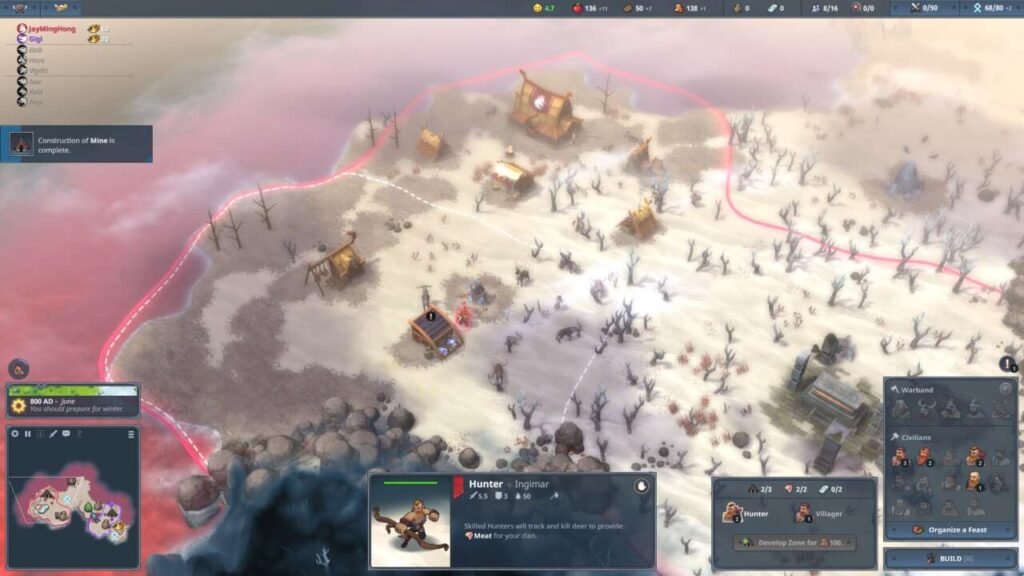Open the exclamation alert icon

coord(1009,364)
